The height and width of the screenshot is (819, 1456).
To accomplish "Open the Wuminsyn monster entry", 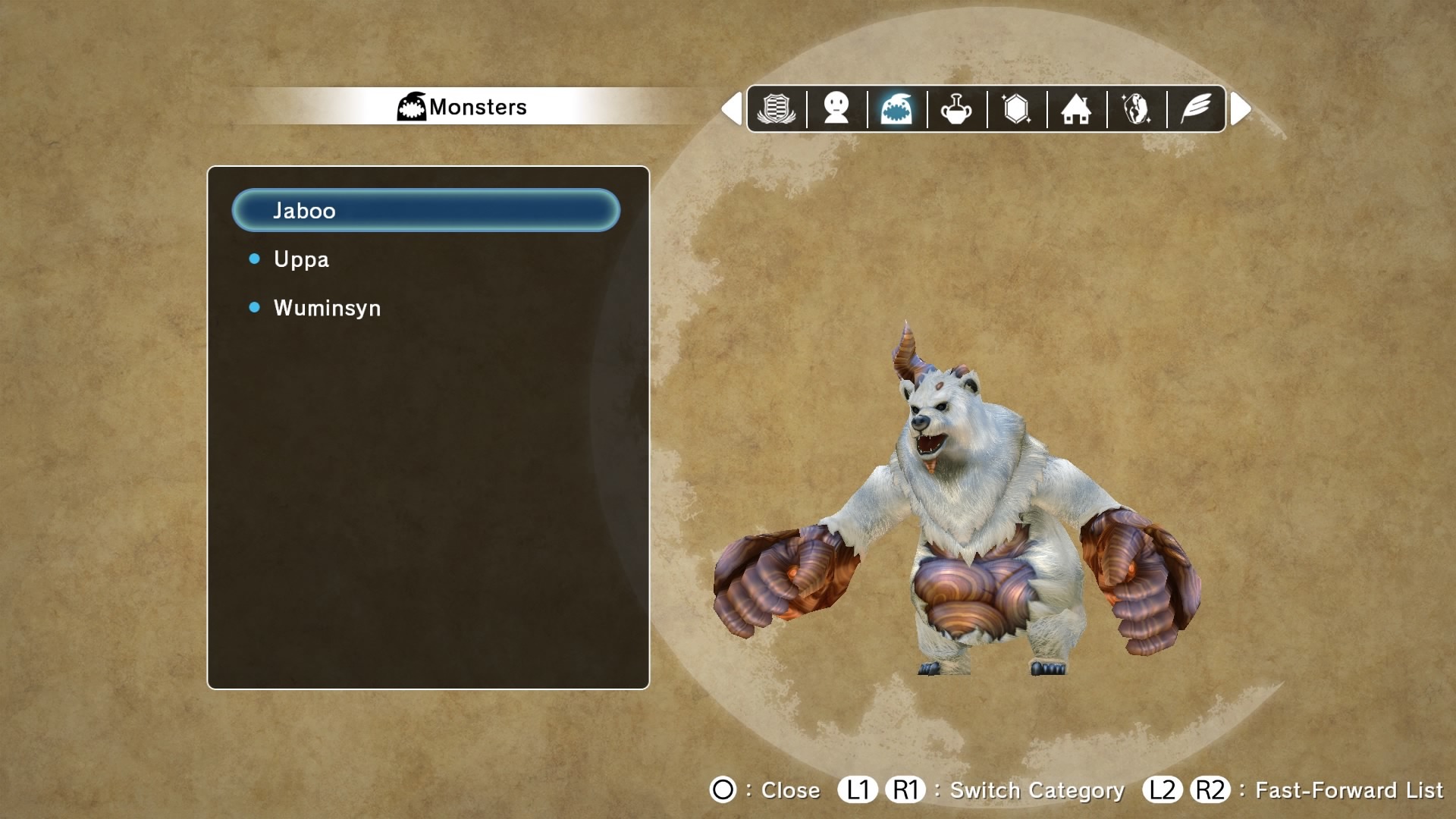I will (x=327, y=308).
